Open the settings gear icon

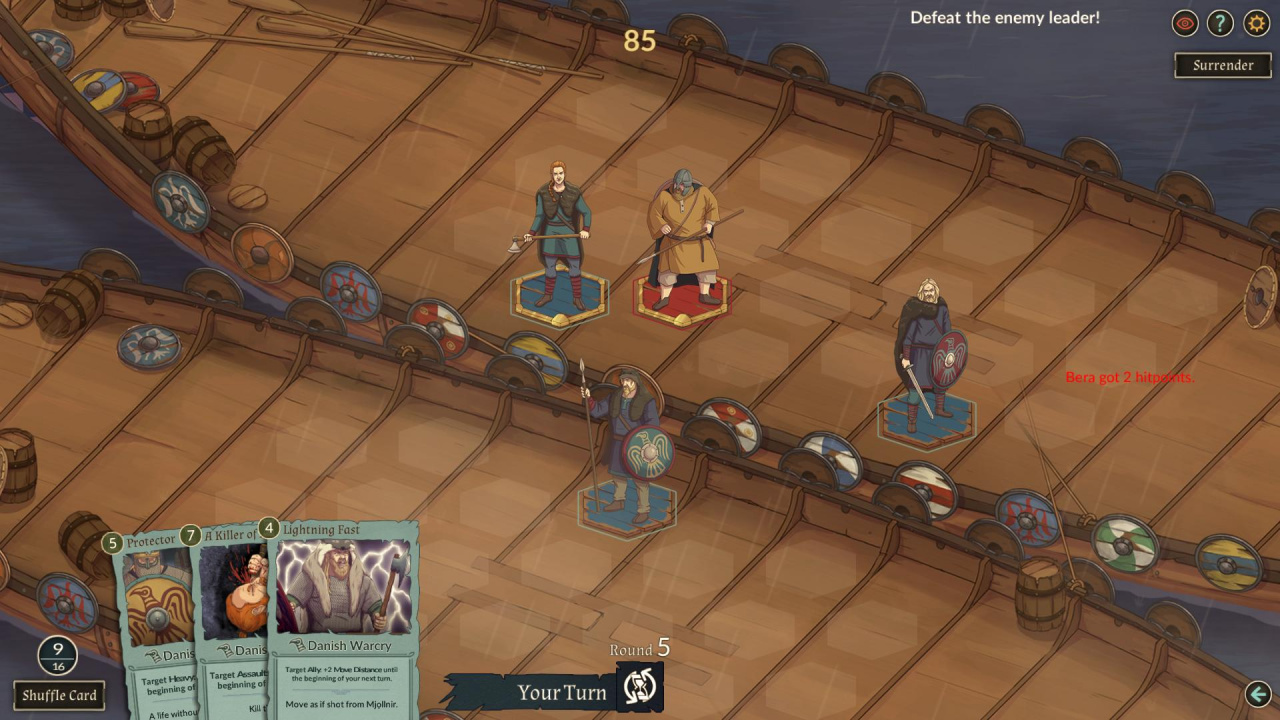[x=1256, y=23]
